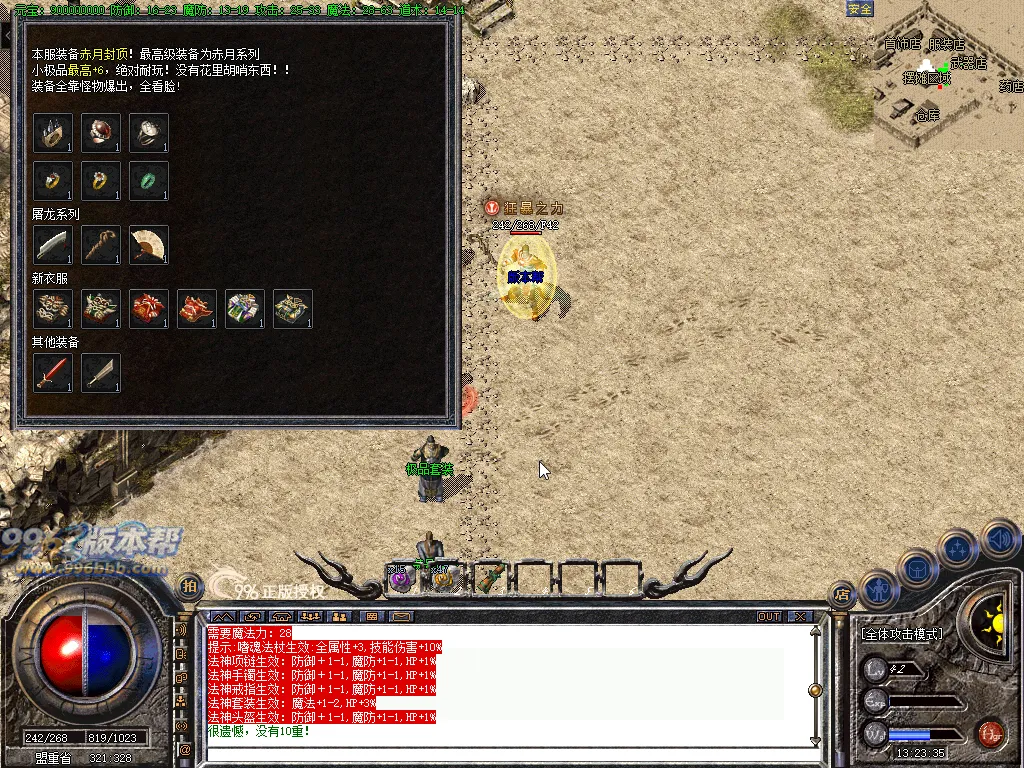Select the wooden staff weapon slot
This screenshot has width=1024, height=768.
[101, 245]
